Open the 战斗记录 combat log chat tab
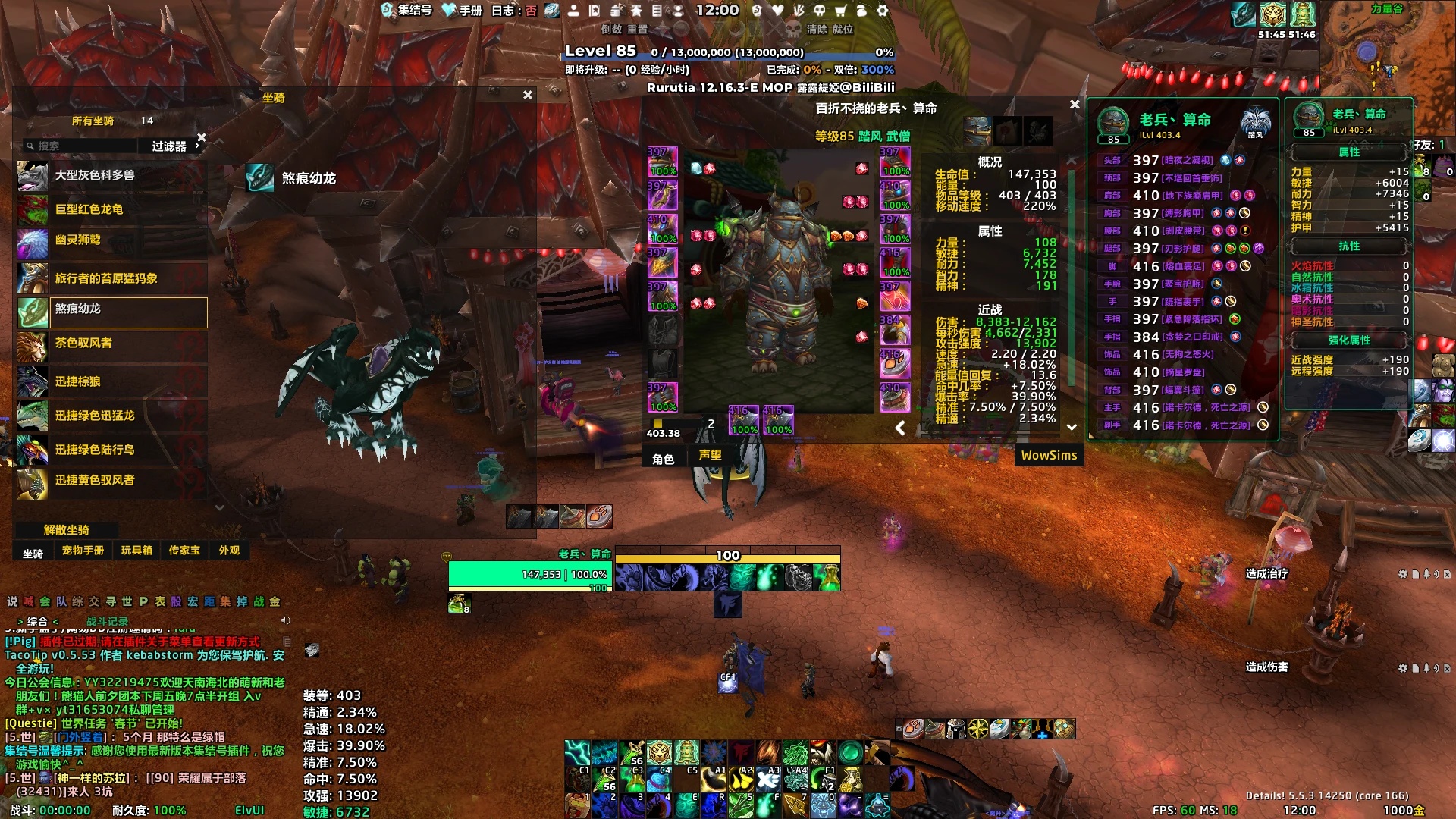The width and height of the screenshot is (1456, 819). (107, 621)
